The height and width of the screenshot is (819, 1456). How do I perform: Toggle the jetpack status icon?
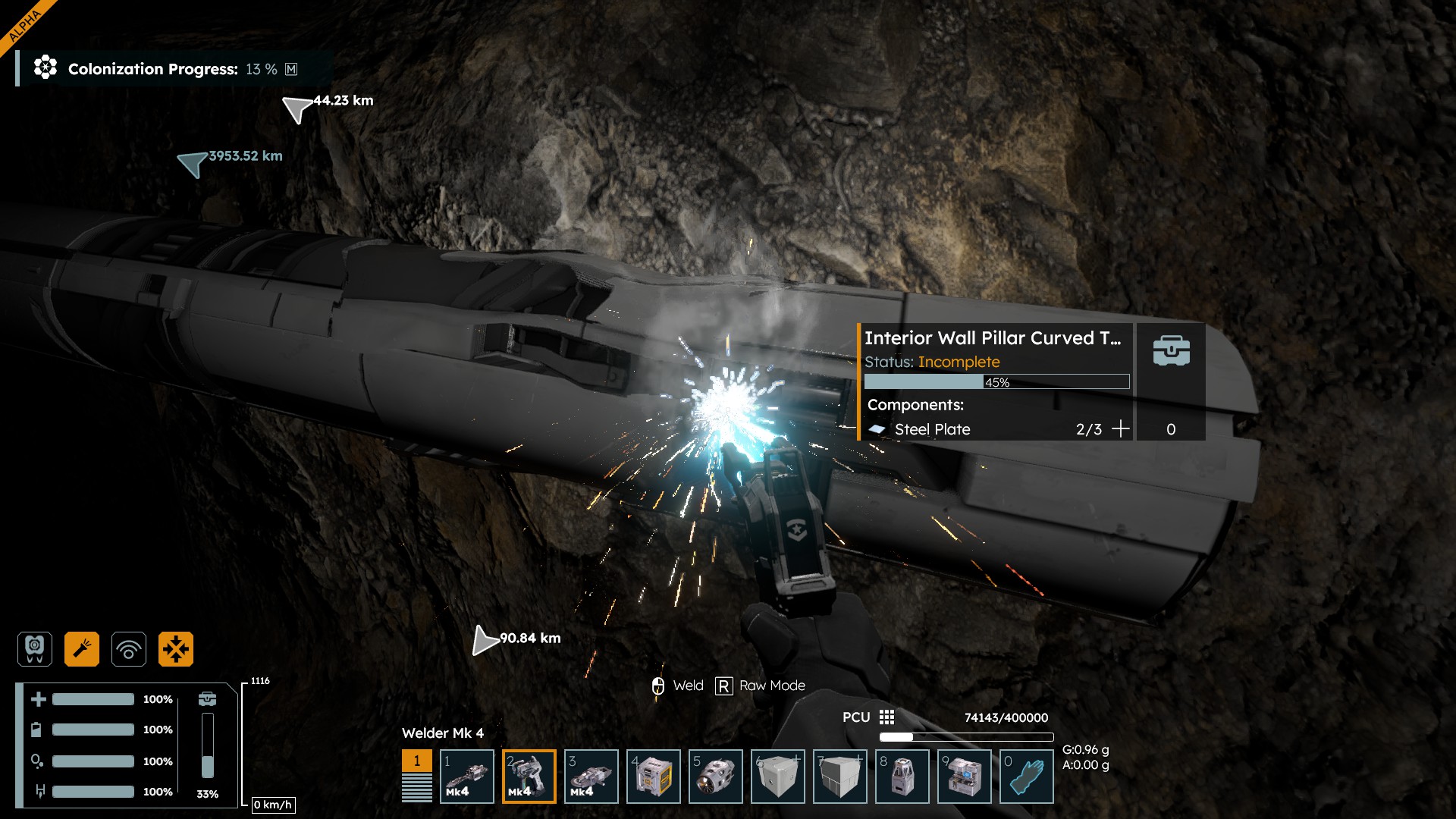tap(35, 649)
